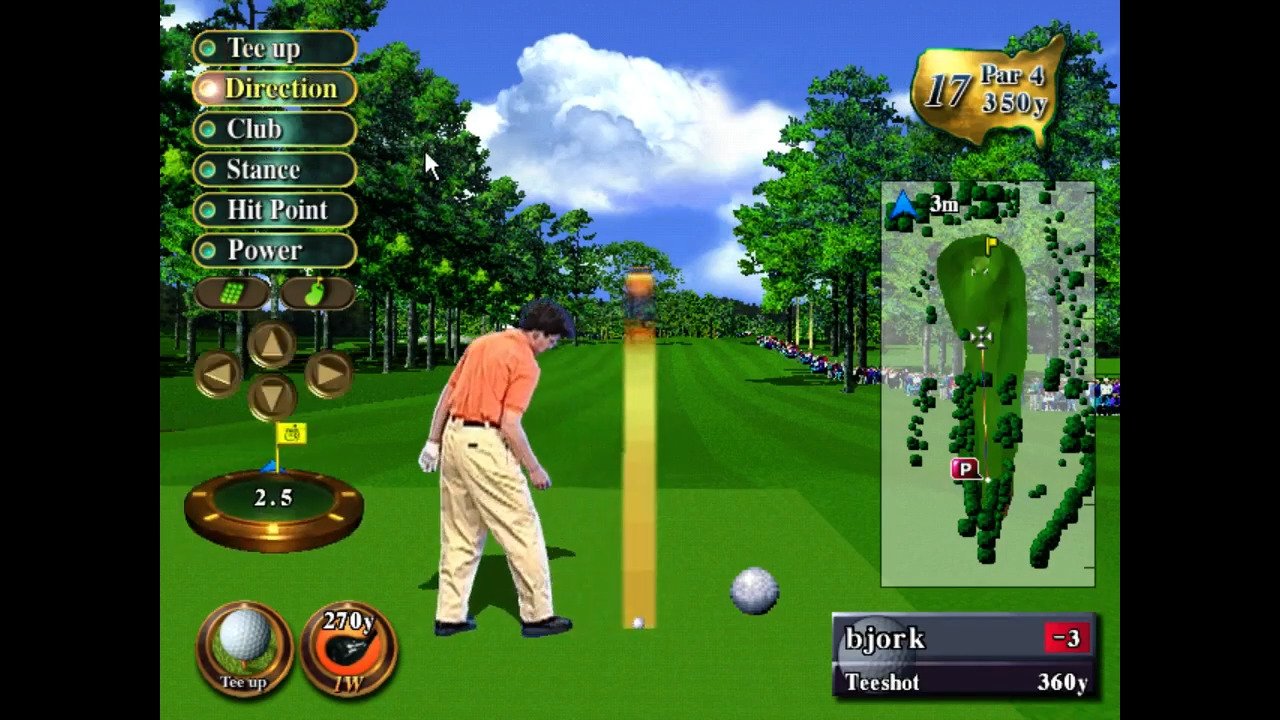Choose the Power menu entry
This screenshot has width=1280, height=720.
point(274,250)
